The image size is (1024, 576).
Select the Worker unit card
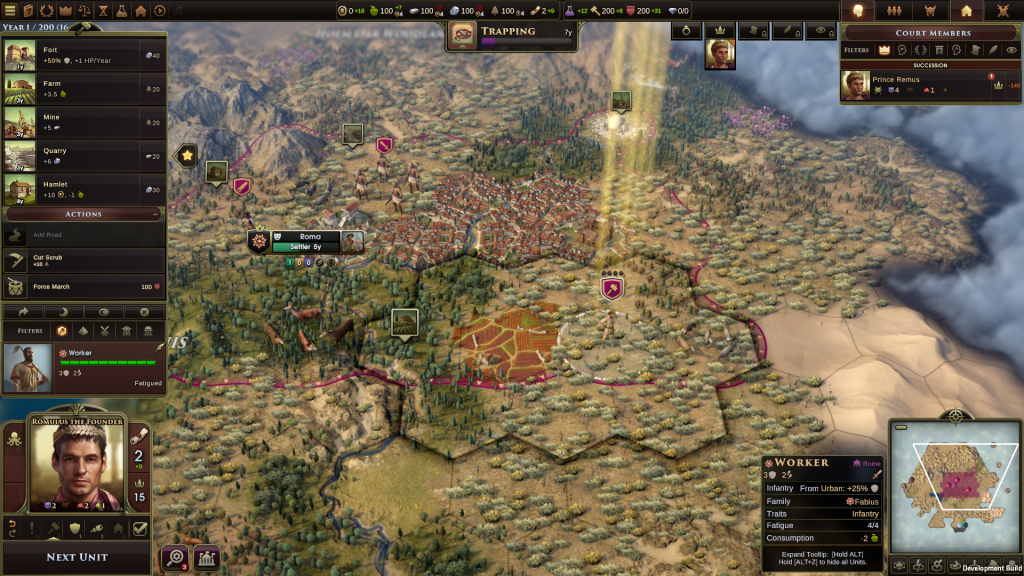coord(83,367)
